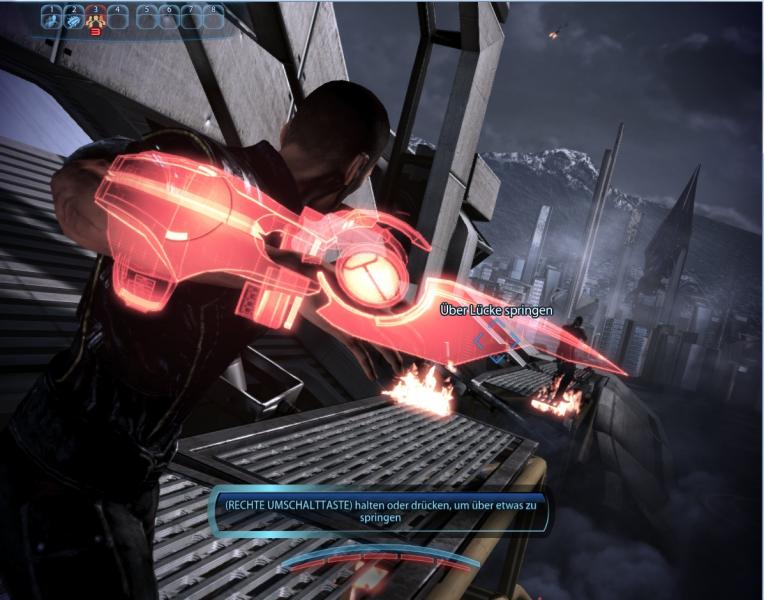764x600 pixels.
Task: Activate the power in hotbar slot 1
Action: tap(52, 18)
